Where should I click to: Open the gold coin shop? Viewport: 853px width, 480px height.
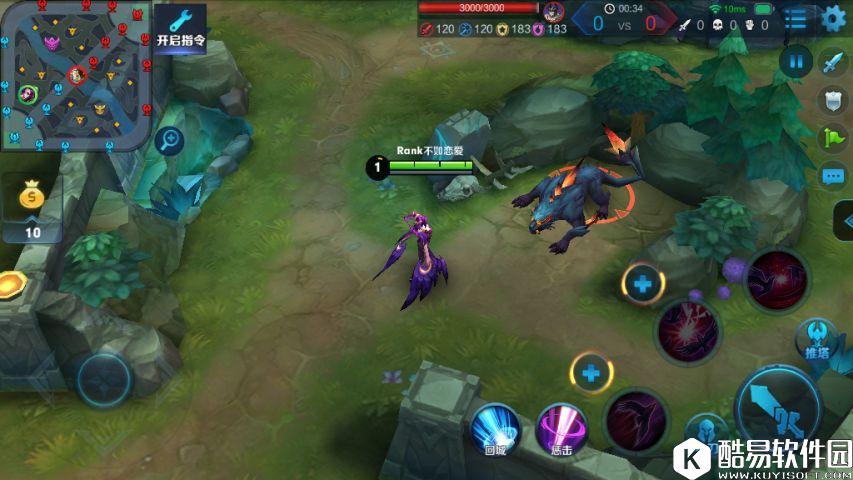[x=31, y=208]
